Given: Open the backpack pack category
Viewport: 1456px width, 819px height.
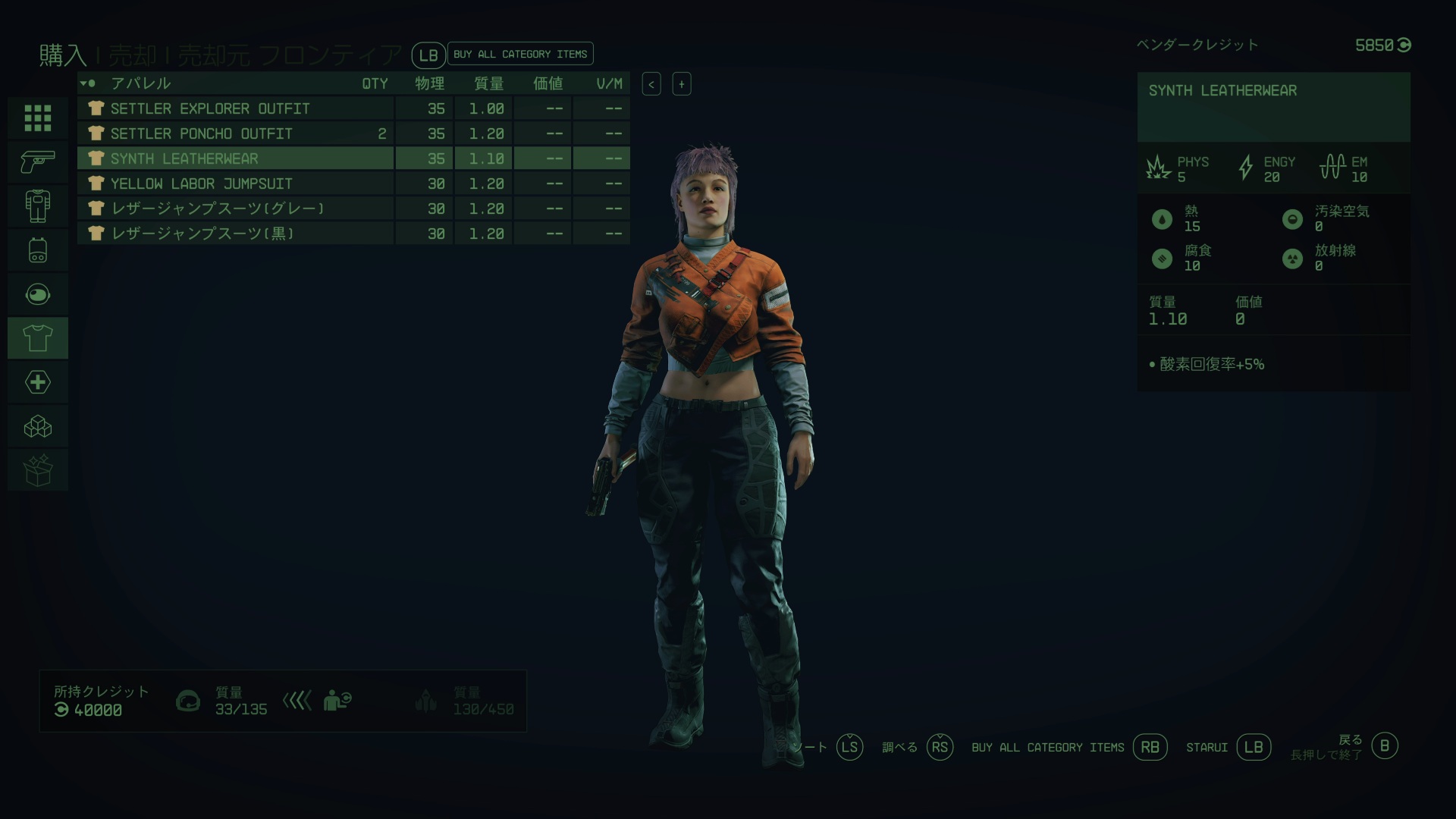Looking at the screenshot, I should [38, 249].
